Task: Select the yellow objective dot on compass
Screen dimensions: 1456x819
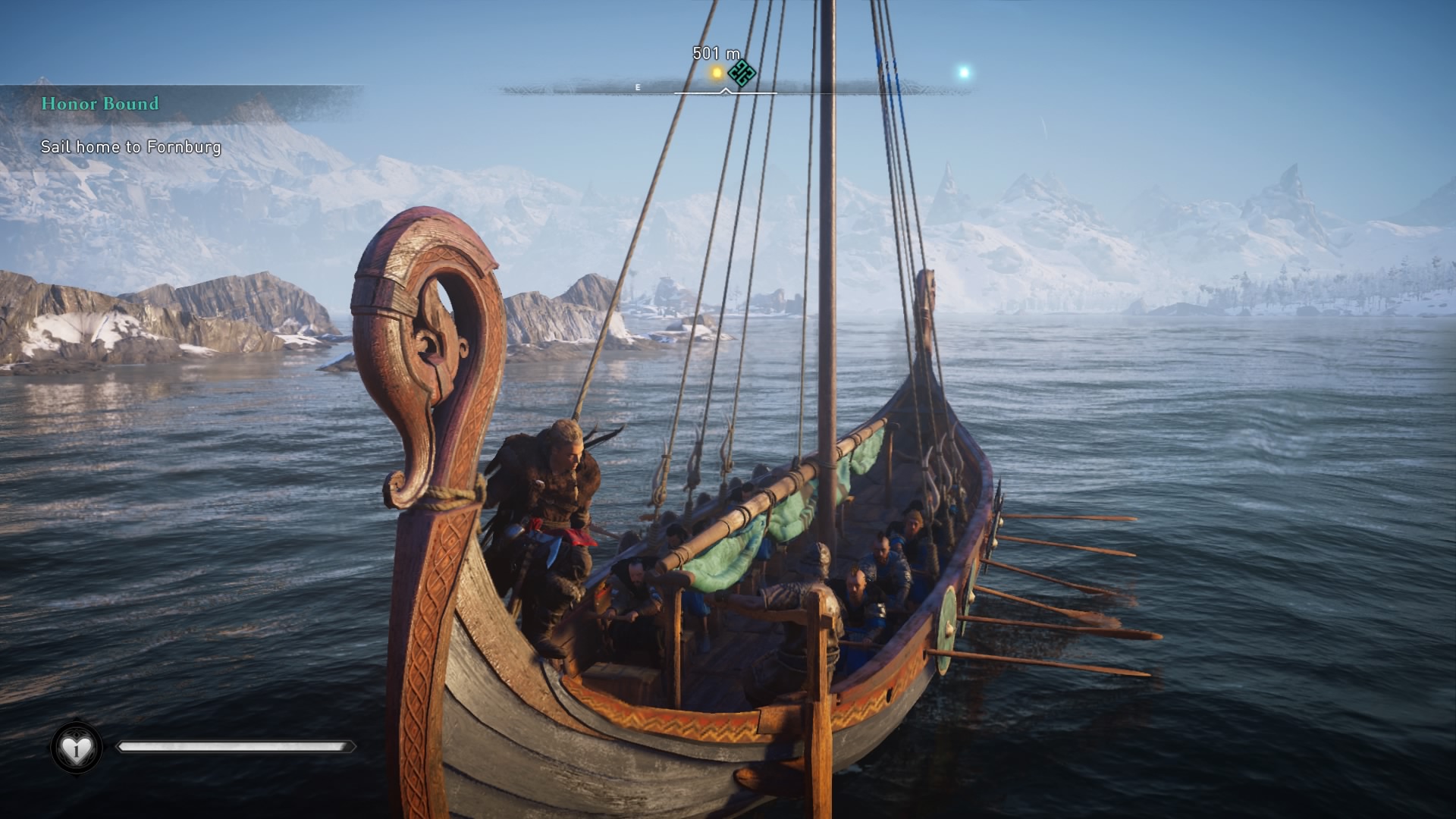Action: point(717,74)
